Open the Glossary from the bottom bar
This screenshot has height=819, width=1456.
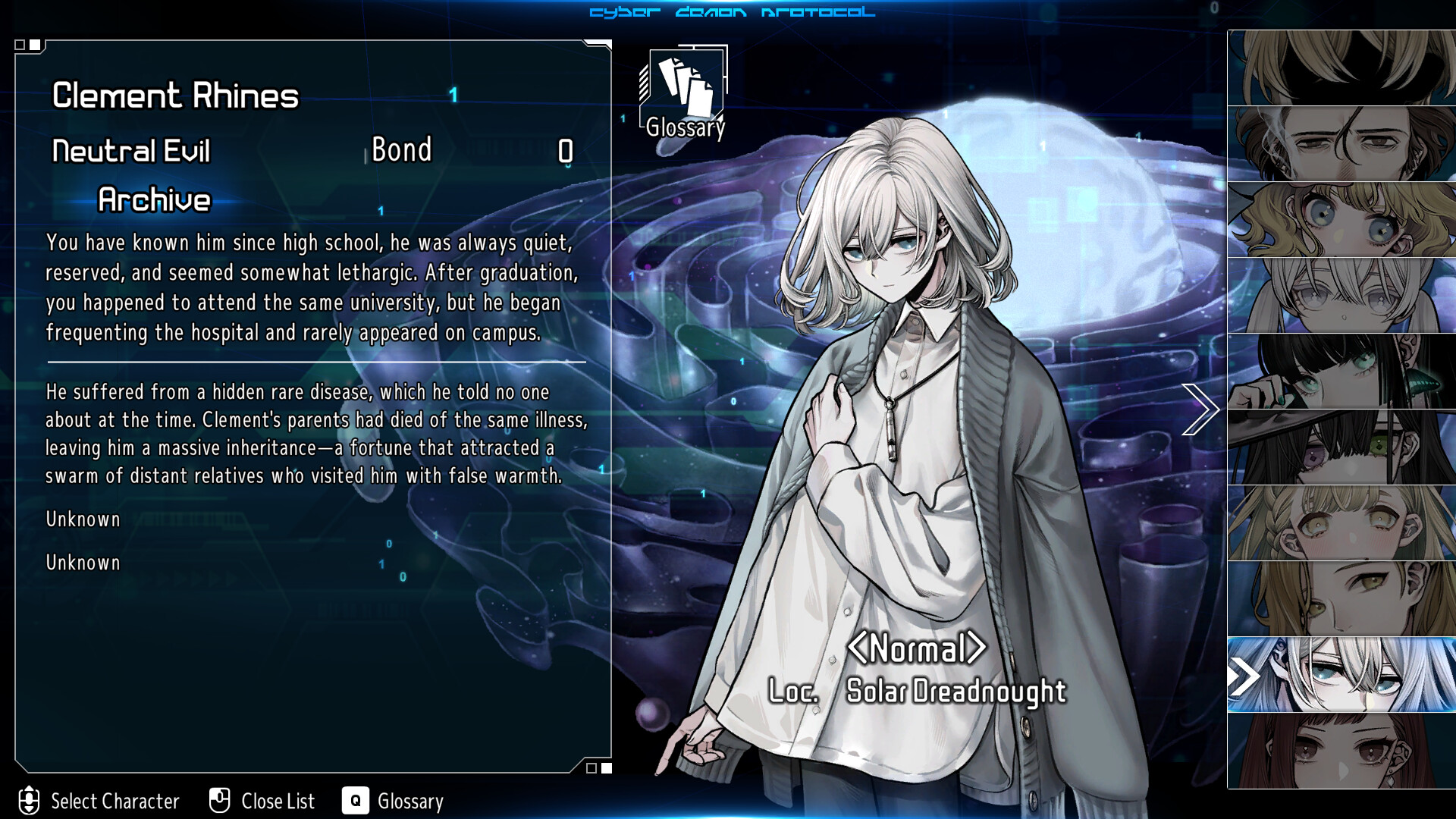pyautogui.click(x=393, y=801)
